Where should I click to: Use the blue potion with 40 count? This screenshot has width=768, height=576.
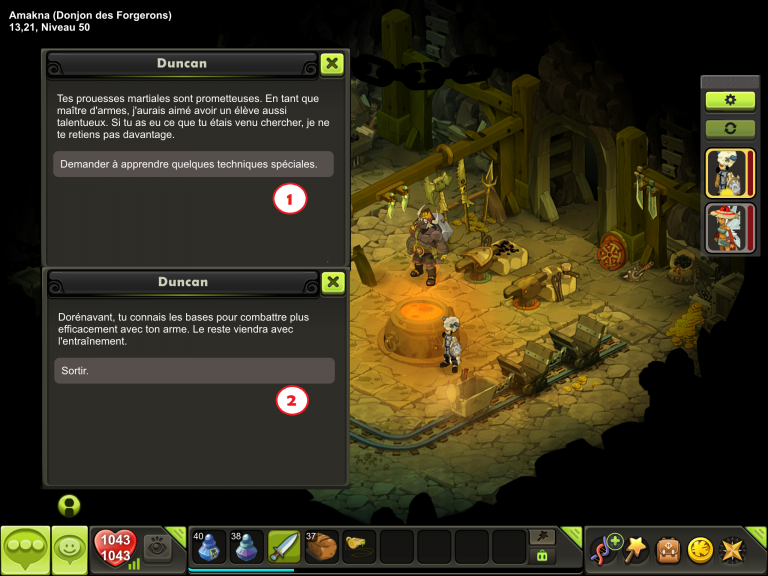click(x=209, y=547)
